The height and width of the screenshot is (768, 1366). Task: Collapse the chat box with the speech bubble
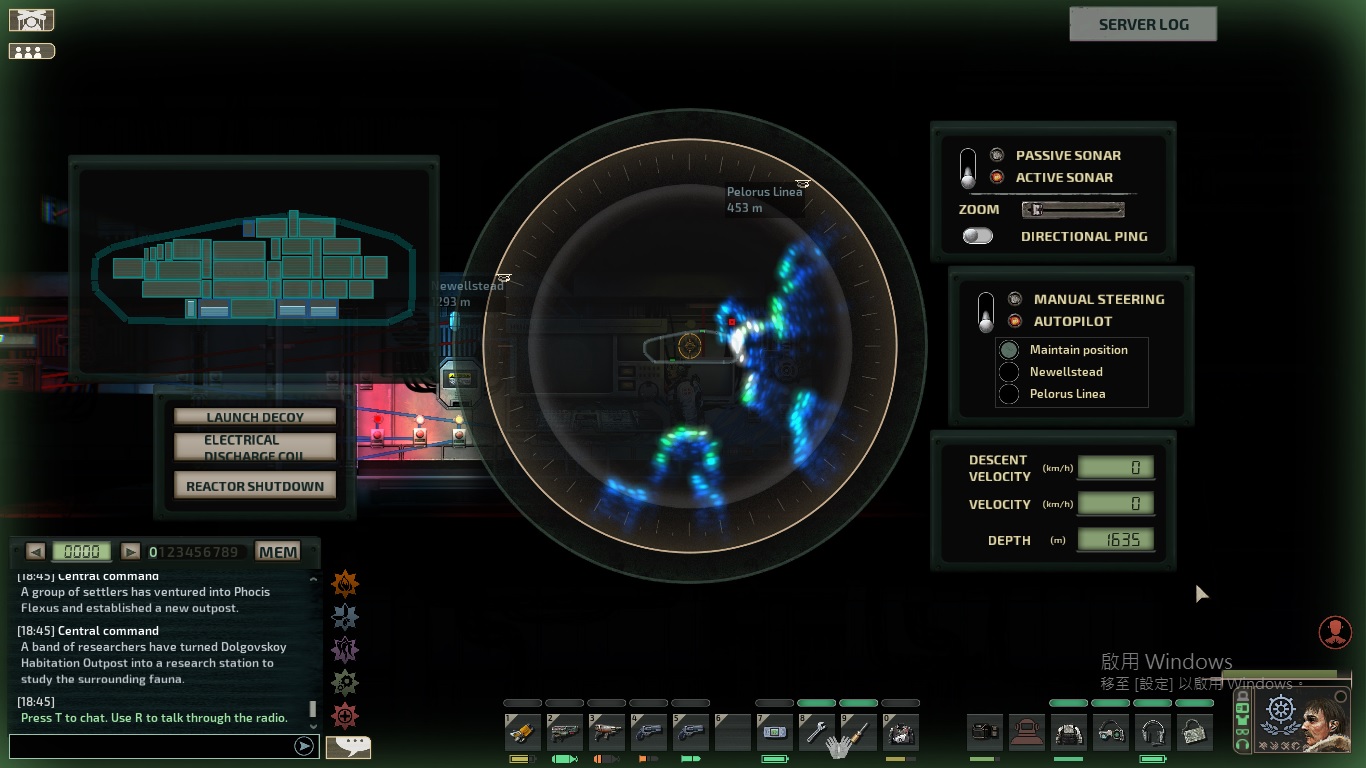click(348, 746)
